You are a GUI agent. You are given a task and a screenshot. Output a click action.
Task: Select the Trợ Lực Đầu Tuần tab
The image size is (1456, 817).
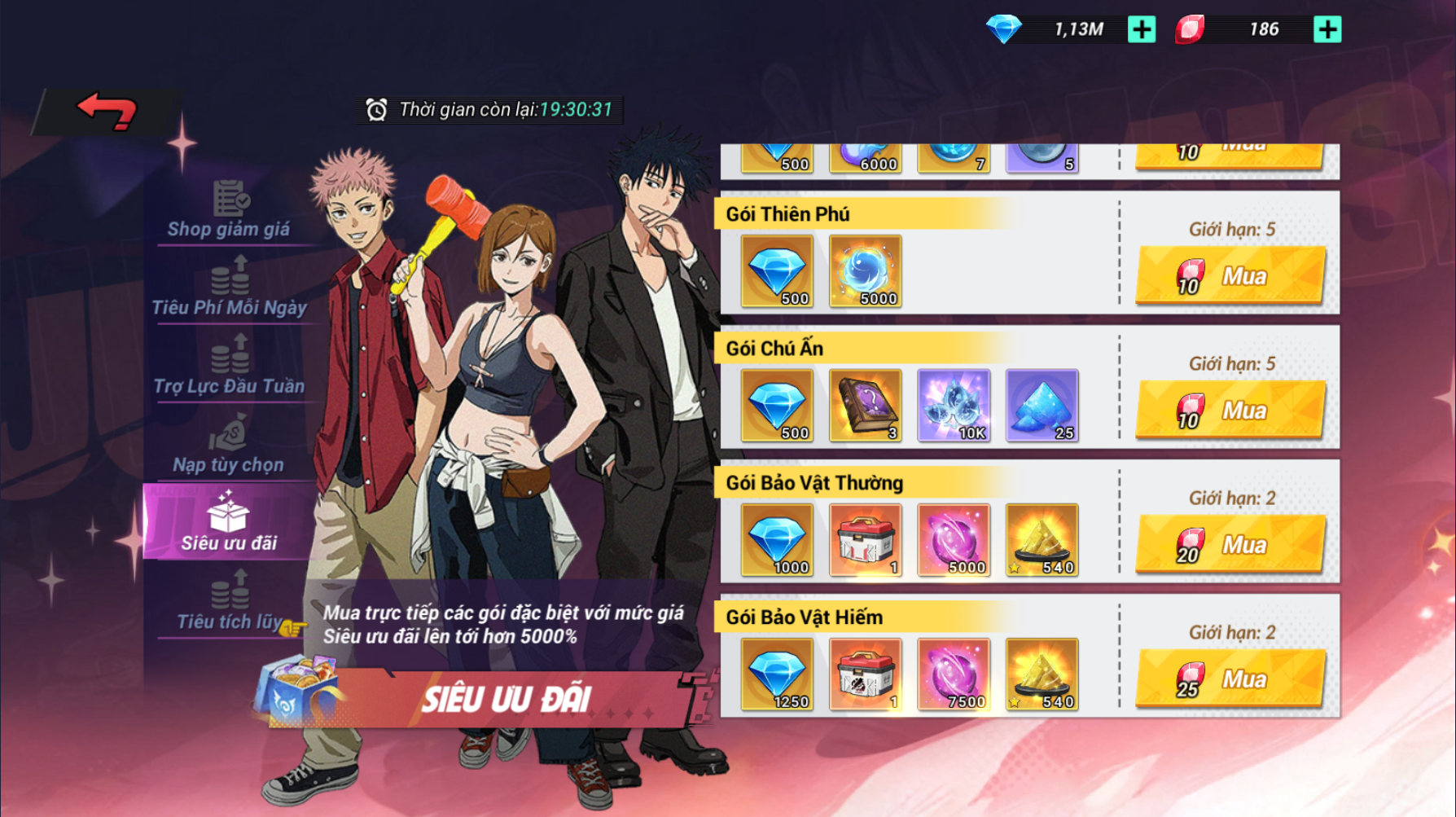230,367
